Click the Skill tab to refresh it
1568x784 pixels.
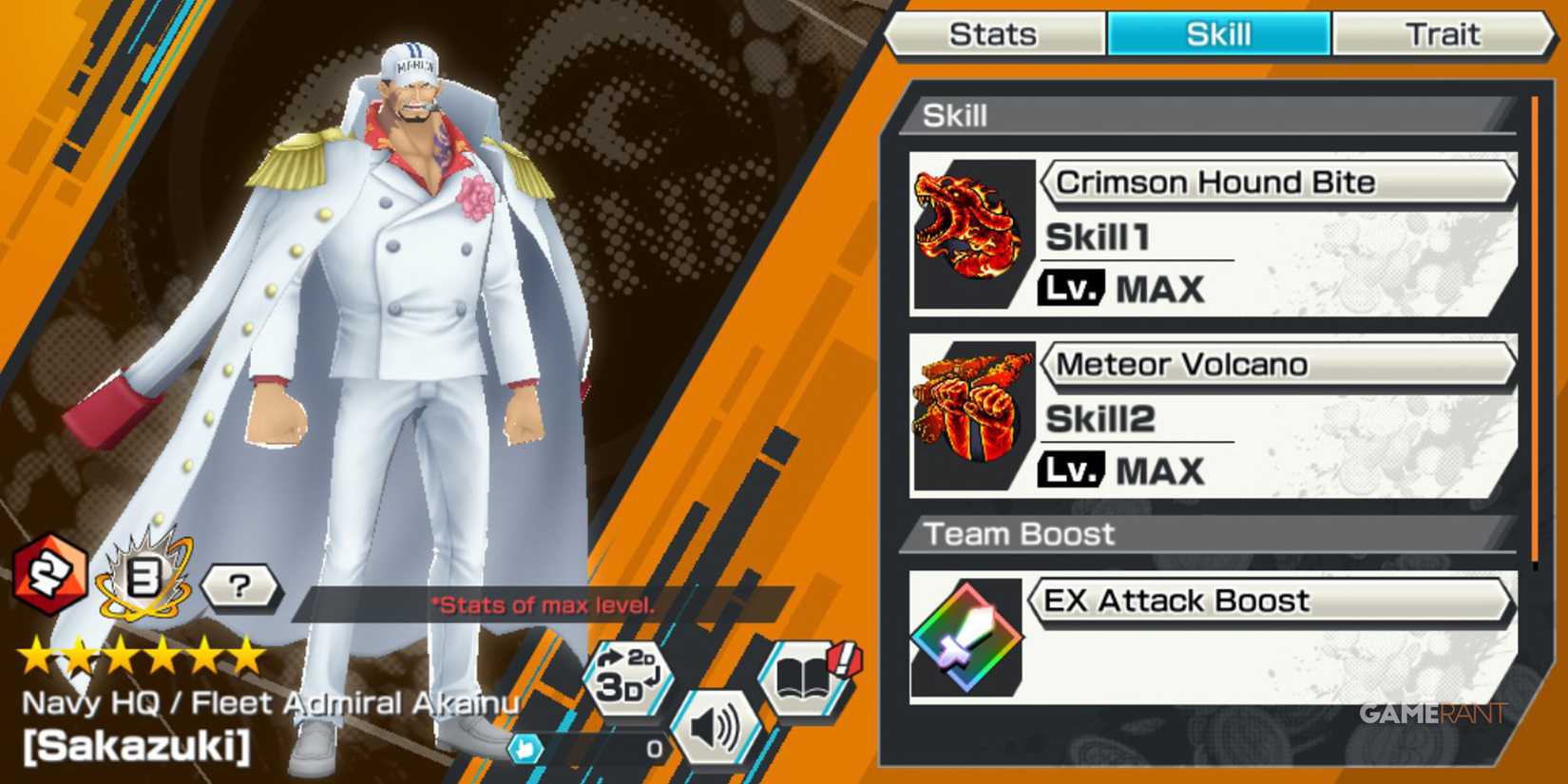[x=1219, y=34]
